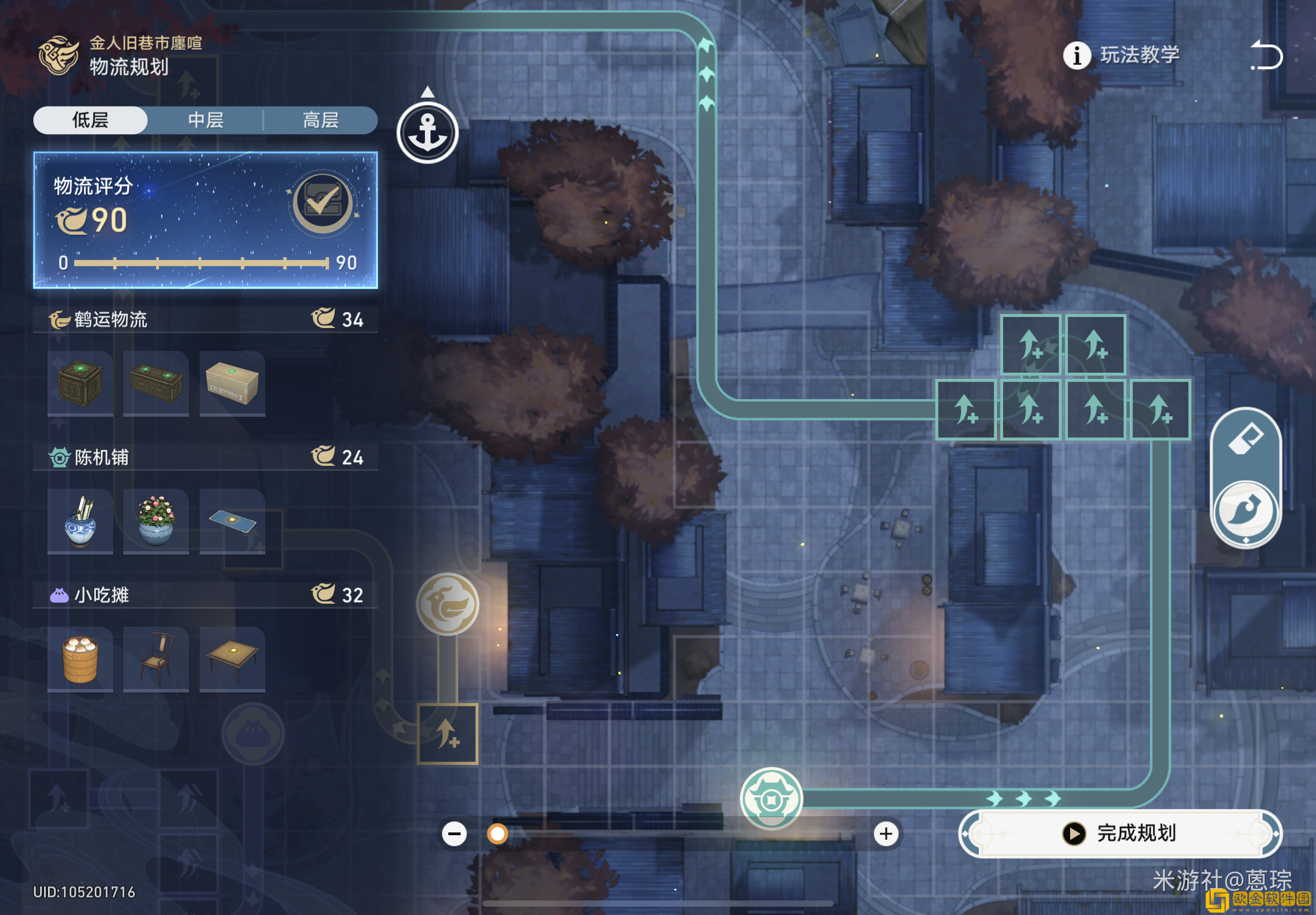Open the 高层 floor tab
Image resolution: width=1316 pixels, height=915 pixels.
click(320, 121)
